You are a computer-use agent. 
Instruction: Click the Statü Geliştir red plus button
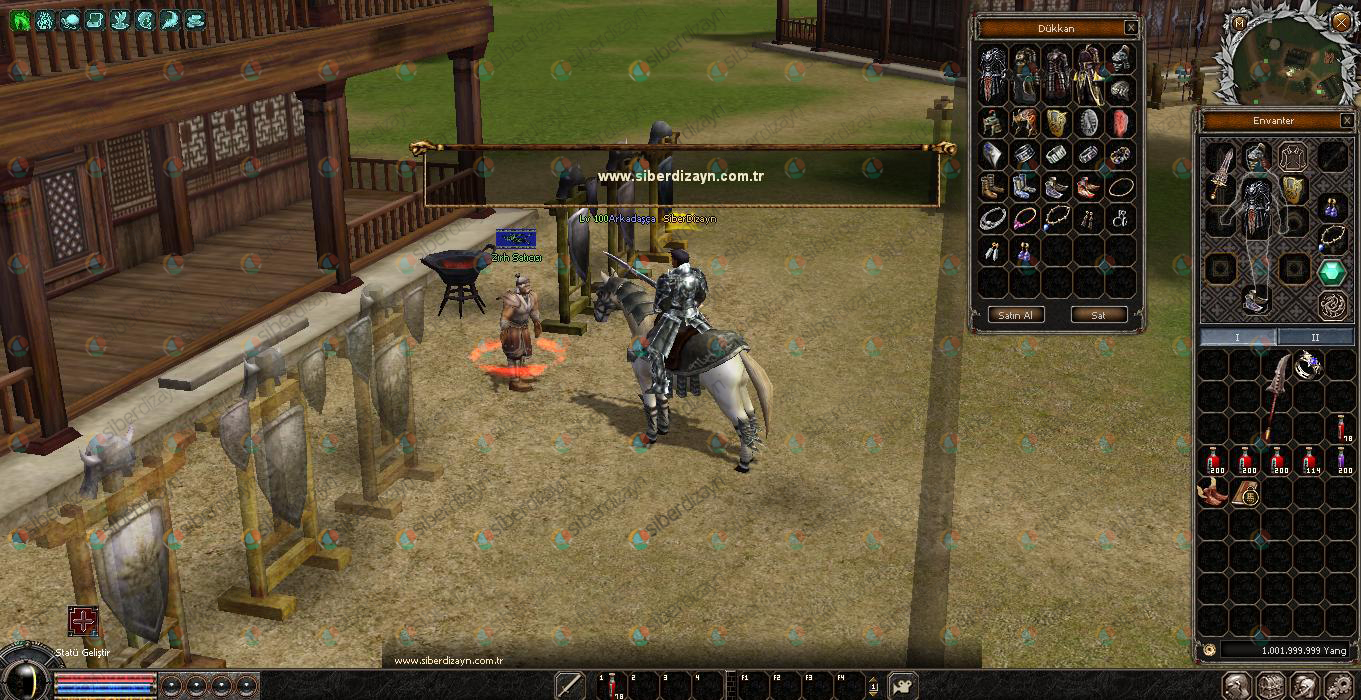click(x=83, y=621)
